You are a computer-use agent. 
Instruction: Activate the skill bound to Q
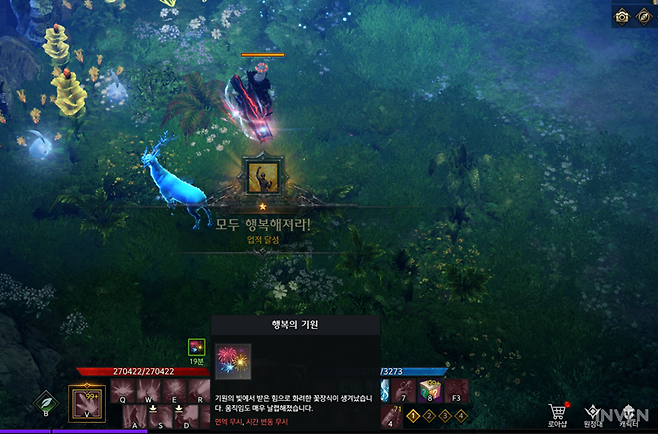122,390
